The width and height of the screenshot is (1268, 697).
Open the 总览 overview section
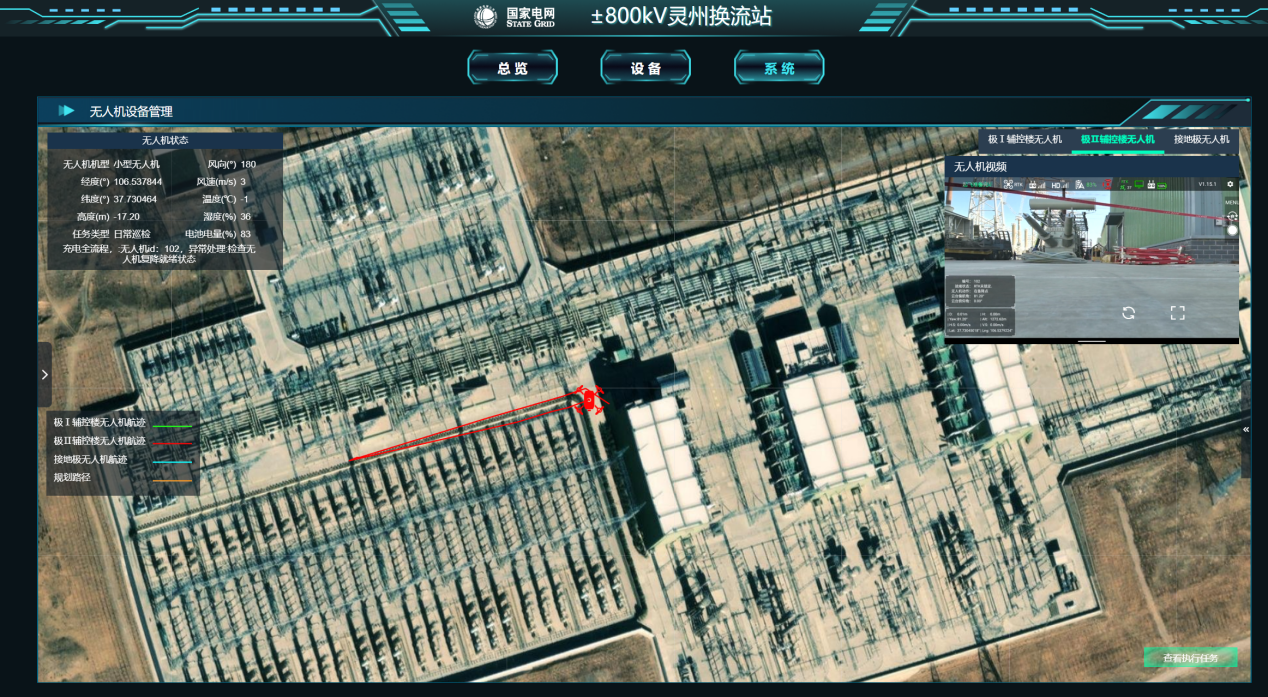(x=512, y=68)
